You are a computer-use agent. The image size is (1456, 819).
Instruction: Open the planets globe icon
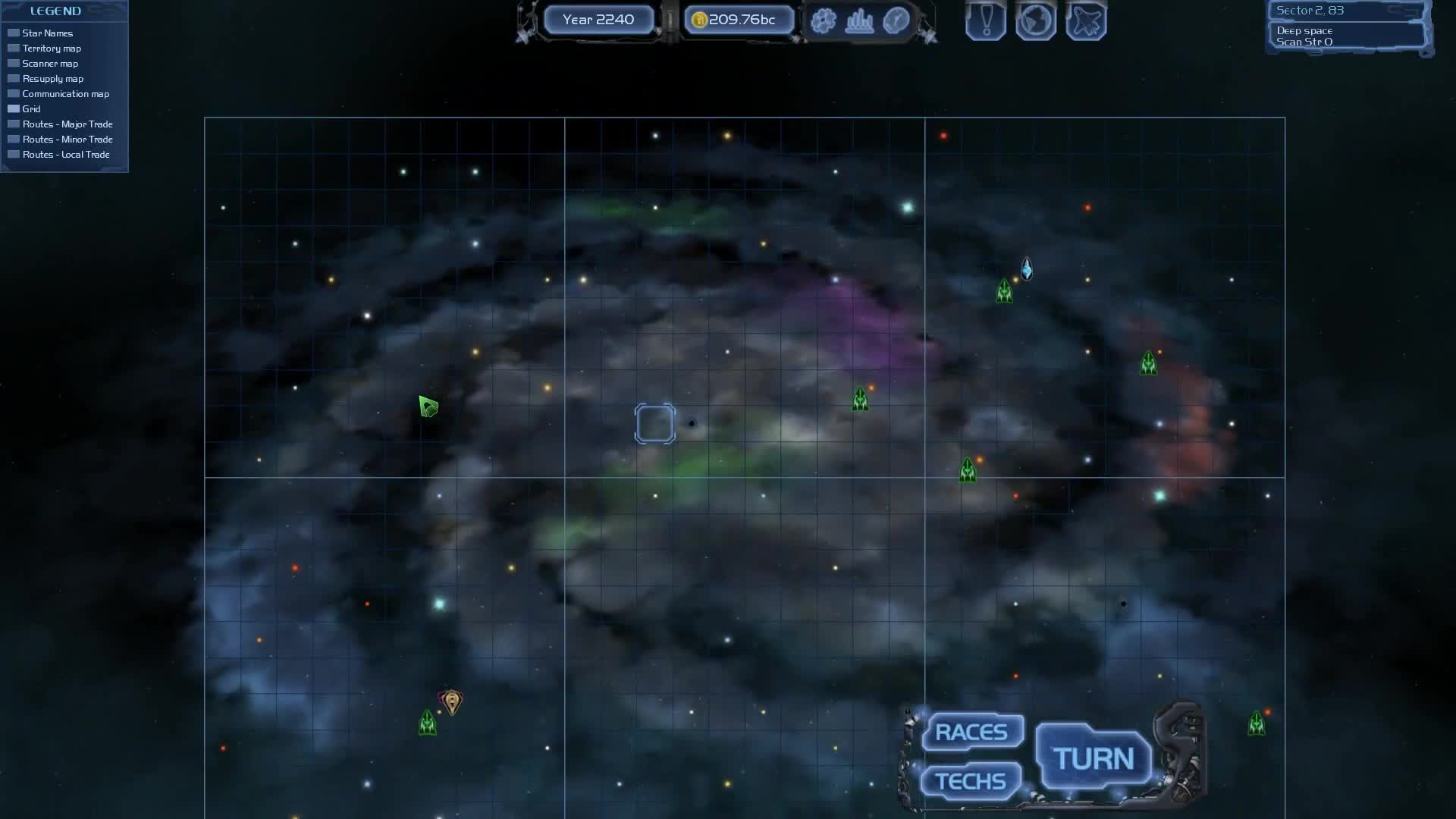click(x=1036, y=21)
